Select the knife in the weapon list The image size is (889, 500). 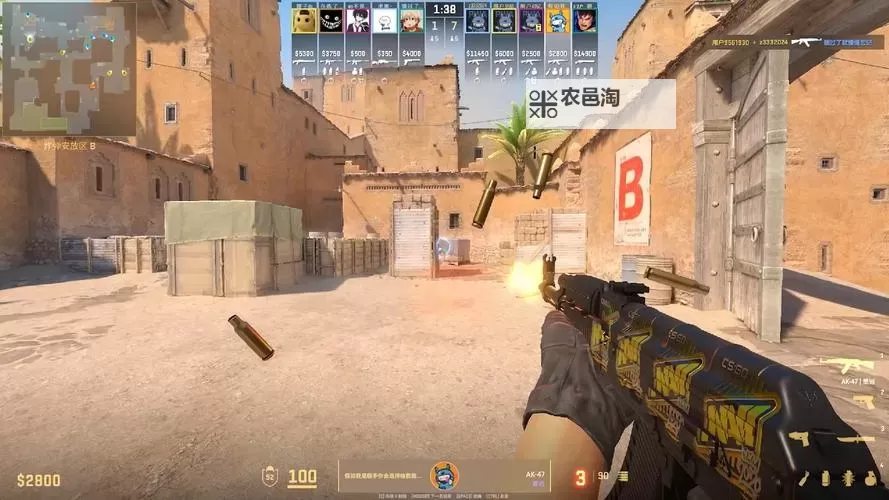(856, 438)
